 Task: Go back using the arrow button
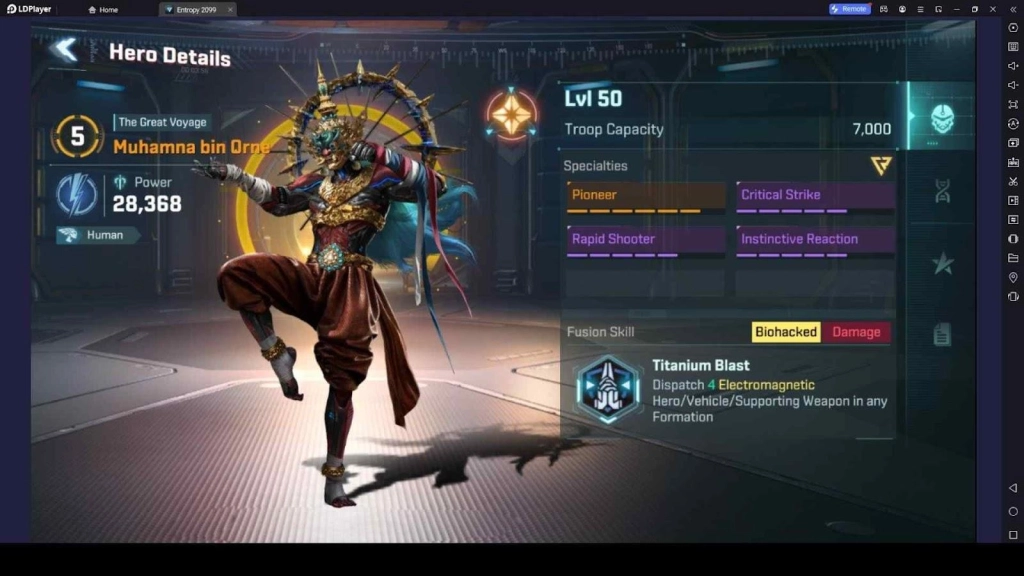[65, 51]
